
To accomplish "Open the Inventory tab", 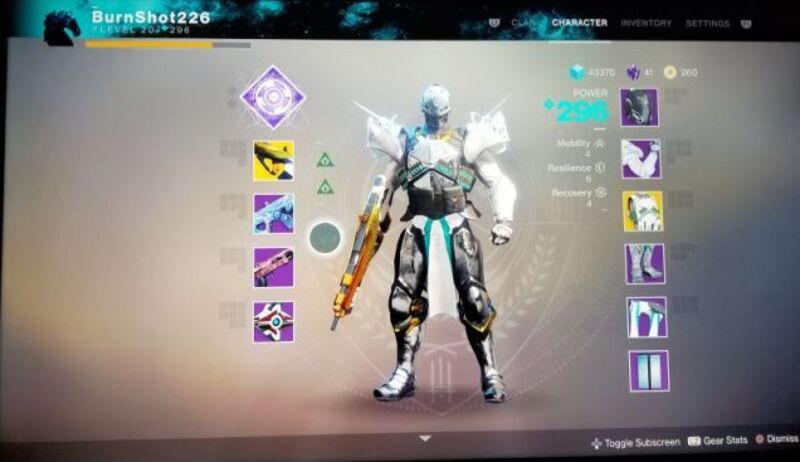I will click(x=646, y=23).
